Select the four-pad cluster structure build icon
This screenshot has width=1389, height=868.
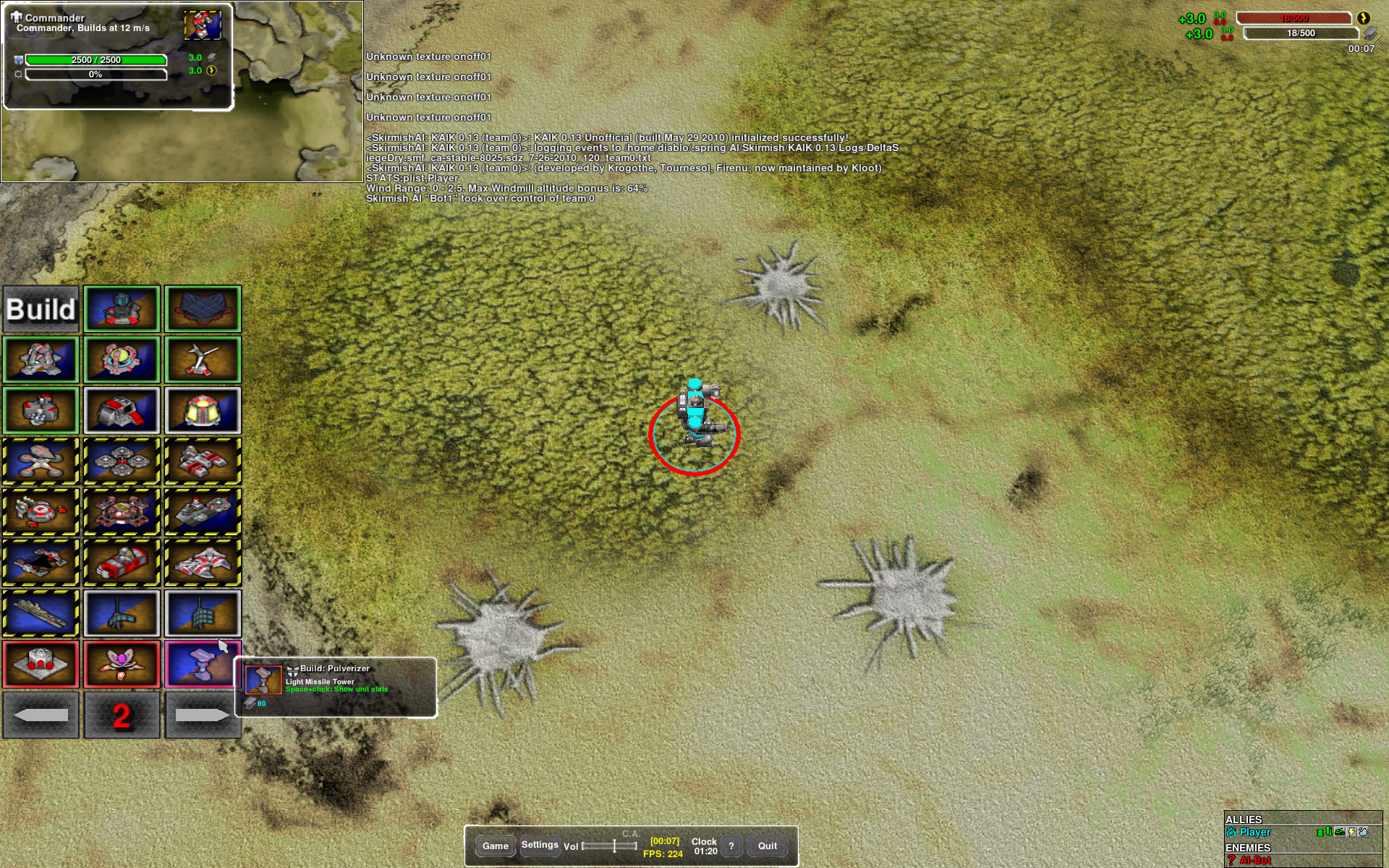pos(122,461)
